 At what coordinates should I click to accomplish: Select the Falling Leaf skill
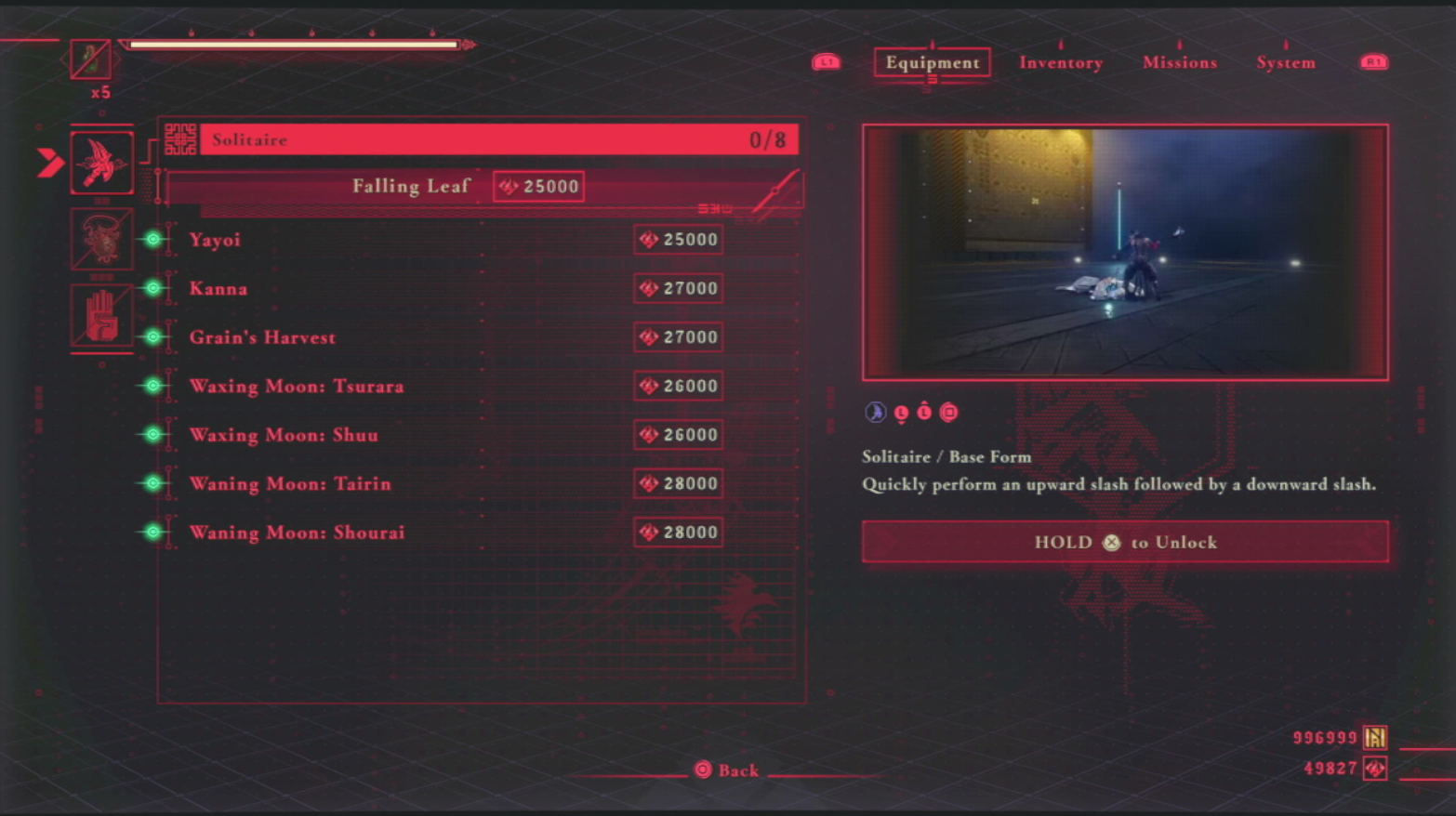tap(411, 186)
